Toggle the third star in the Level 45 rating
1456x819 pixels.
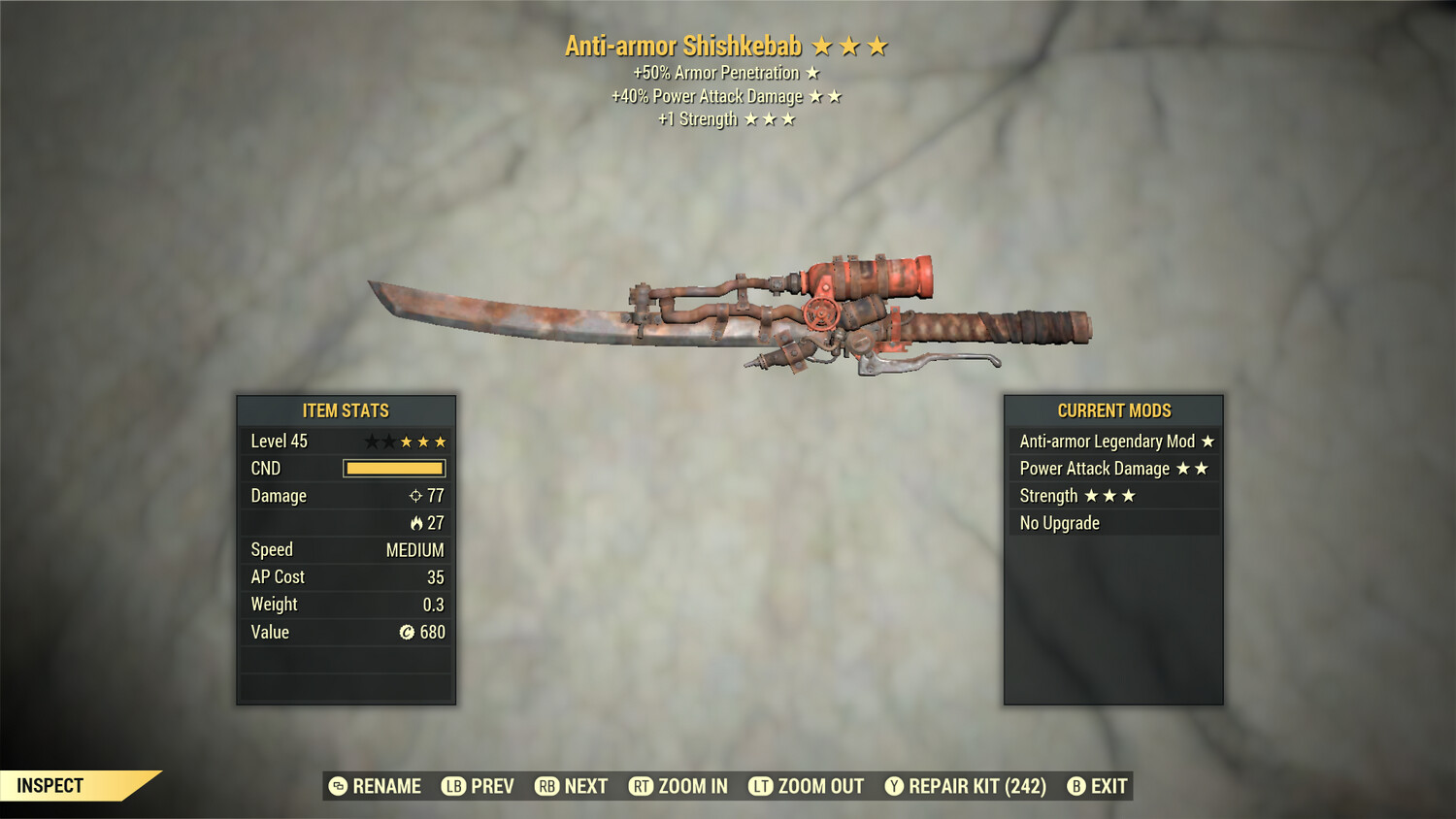click(x=405, y=441)
